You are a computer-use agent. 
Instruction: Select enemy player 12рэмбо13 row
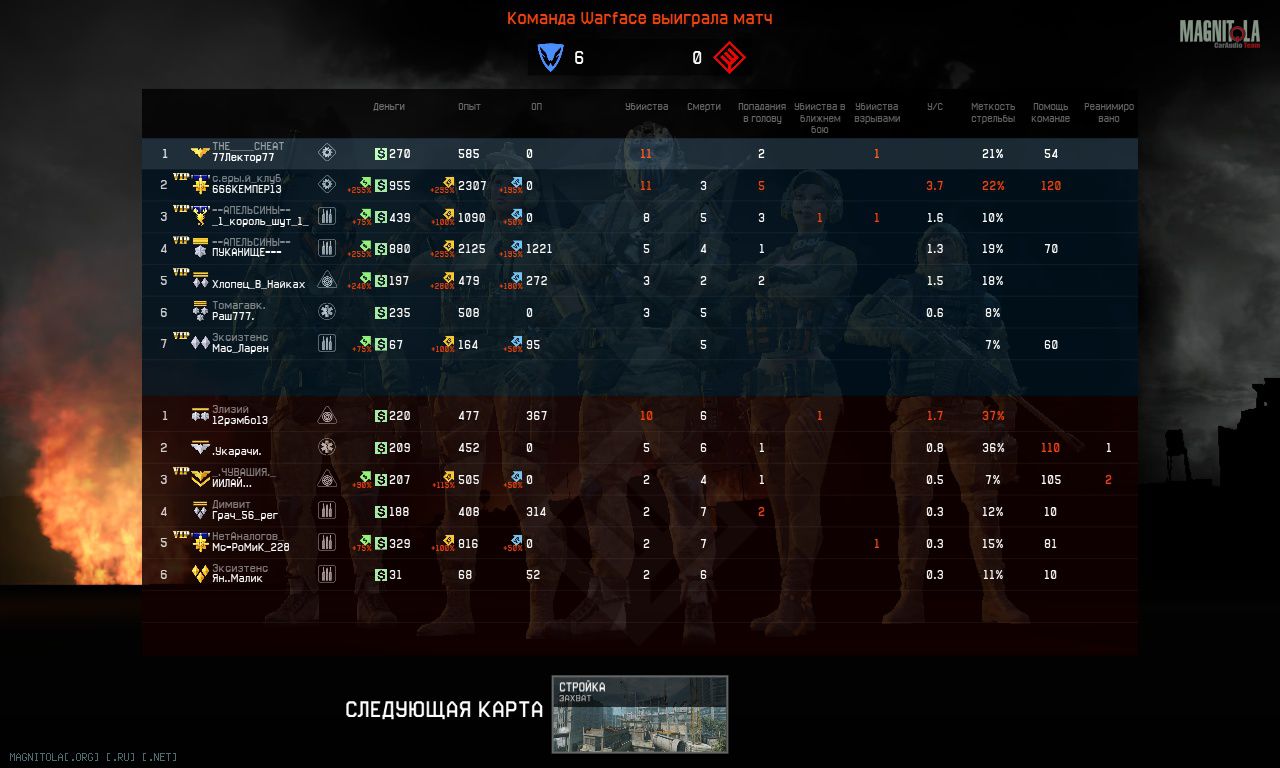tap(240, 420)
